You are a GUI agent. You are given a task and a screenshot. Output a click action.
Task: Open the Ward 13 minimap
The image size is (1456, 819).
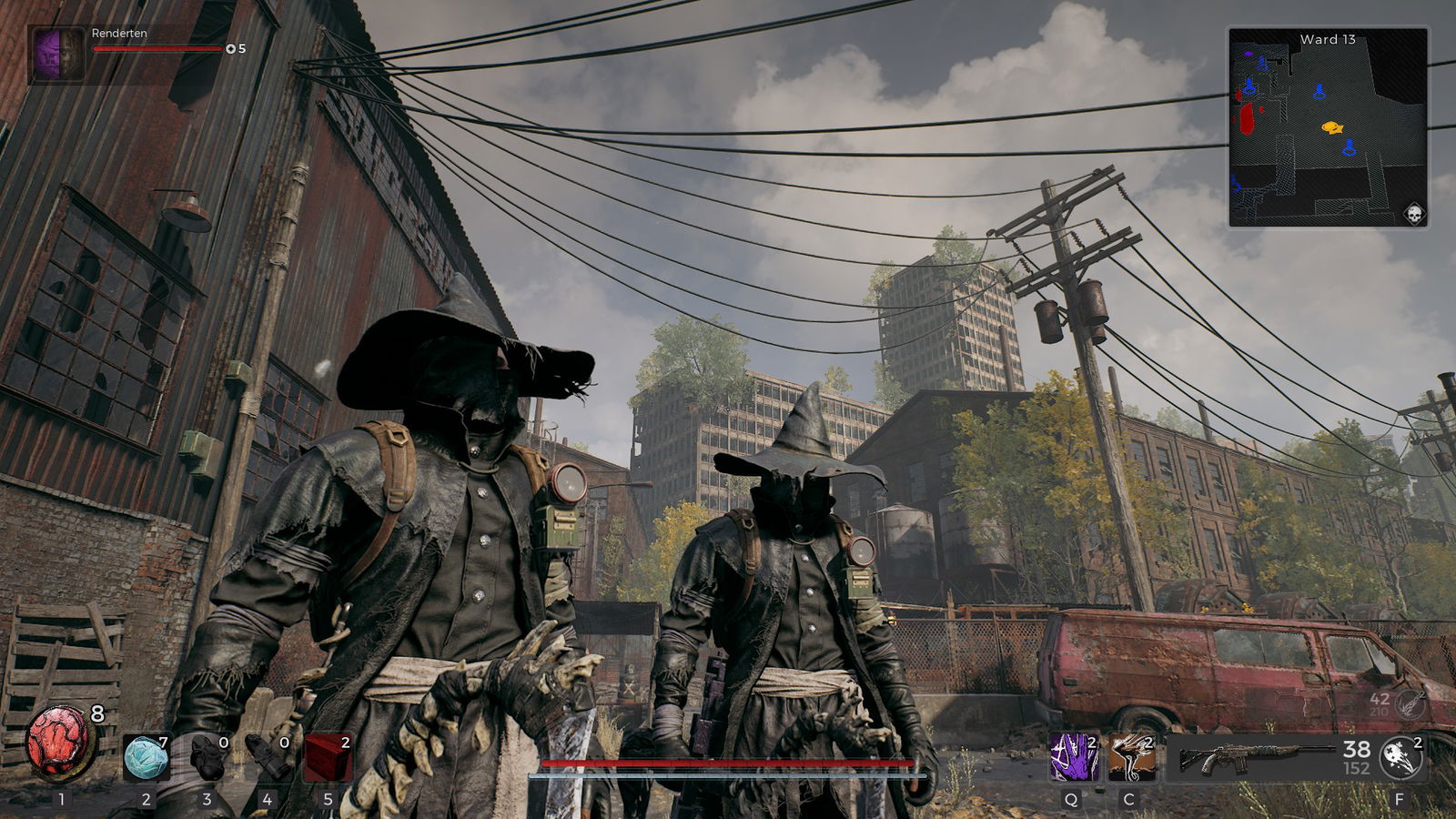[1328, 127]
